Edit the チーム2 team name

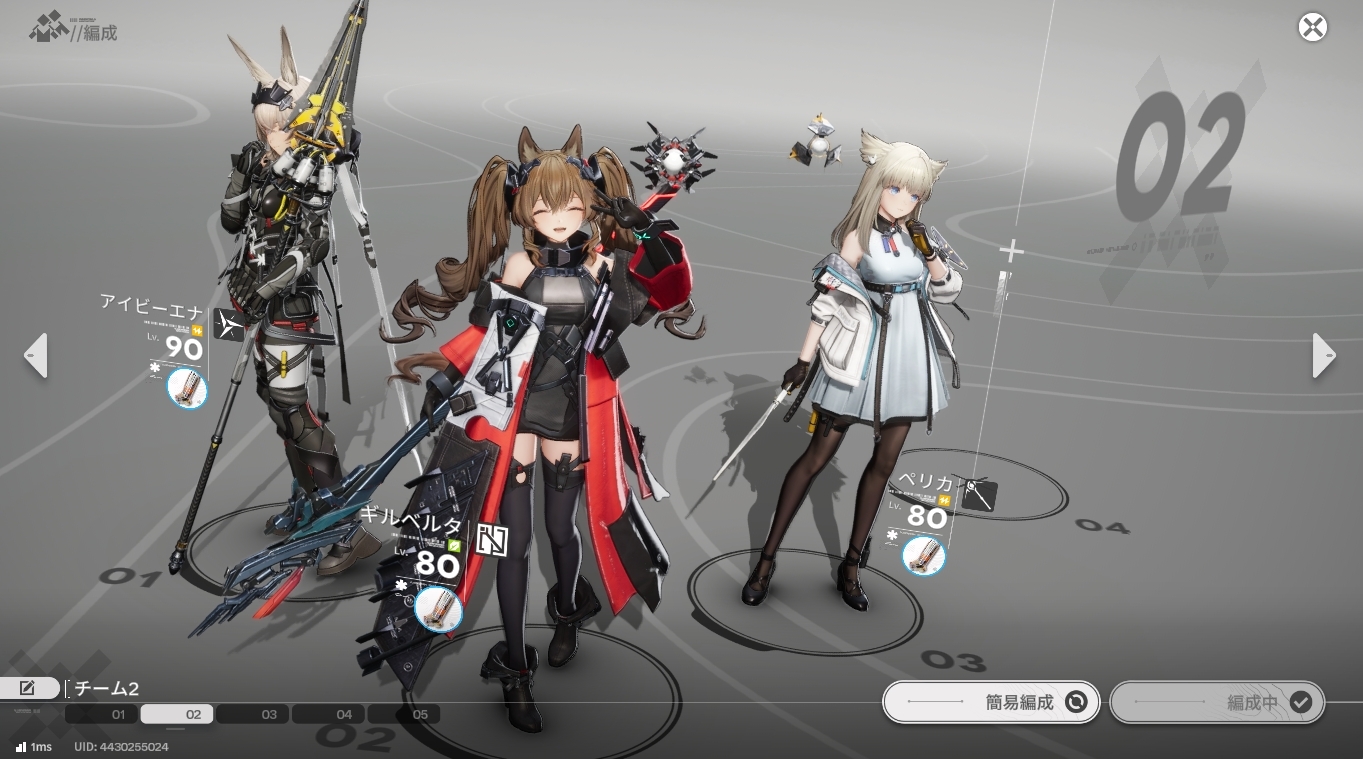click(x=29, y=688)
